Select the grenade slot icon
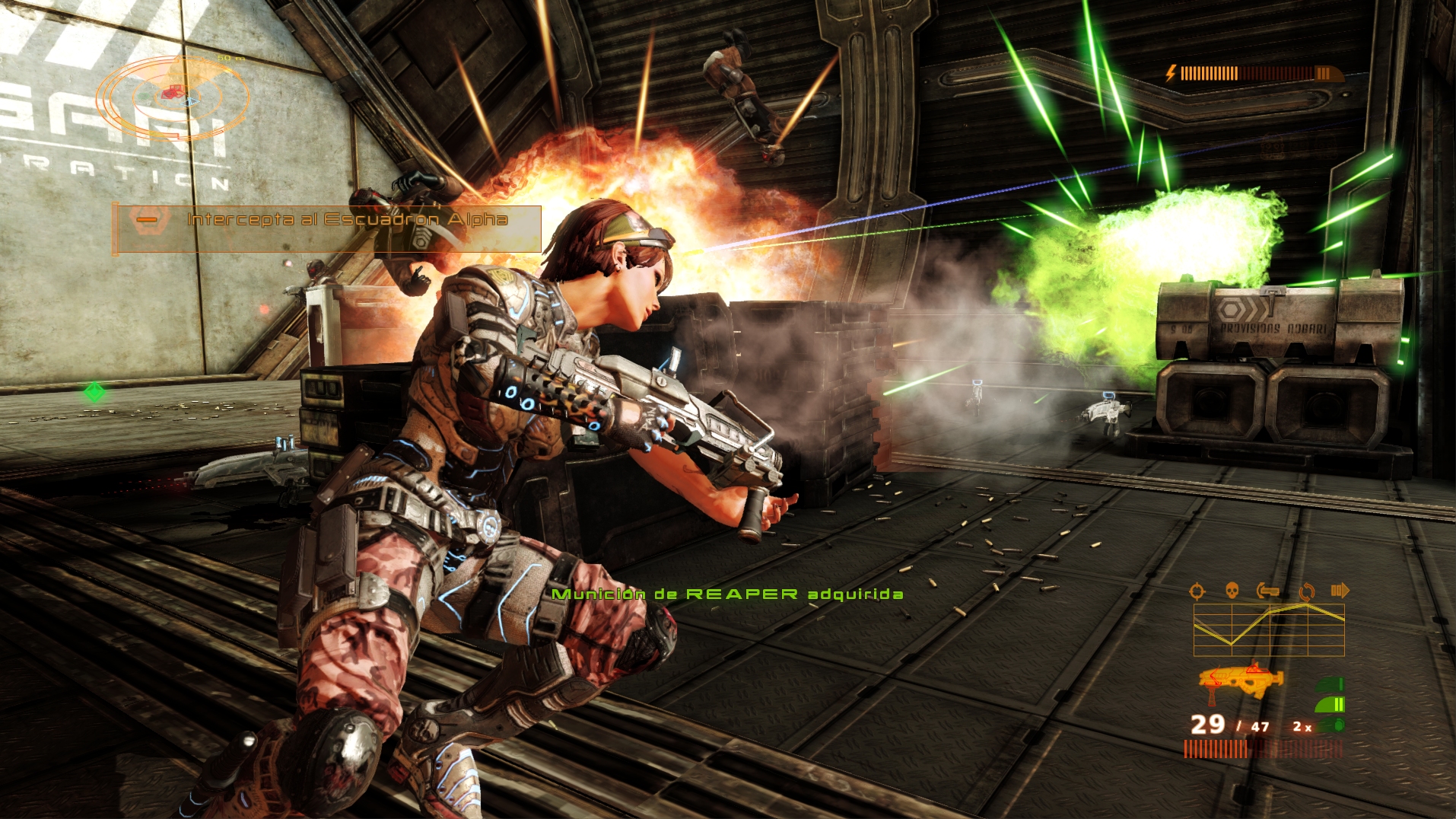The width and height of the screenshot is (1456, 819). [x=1331, y=725]
